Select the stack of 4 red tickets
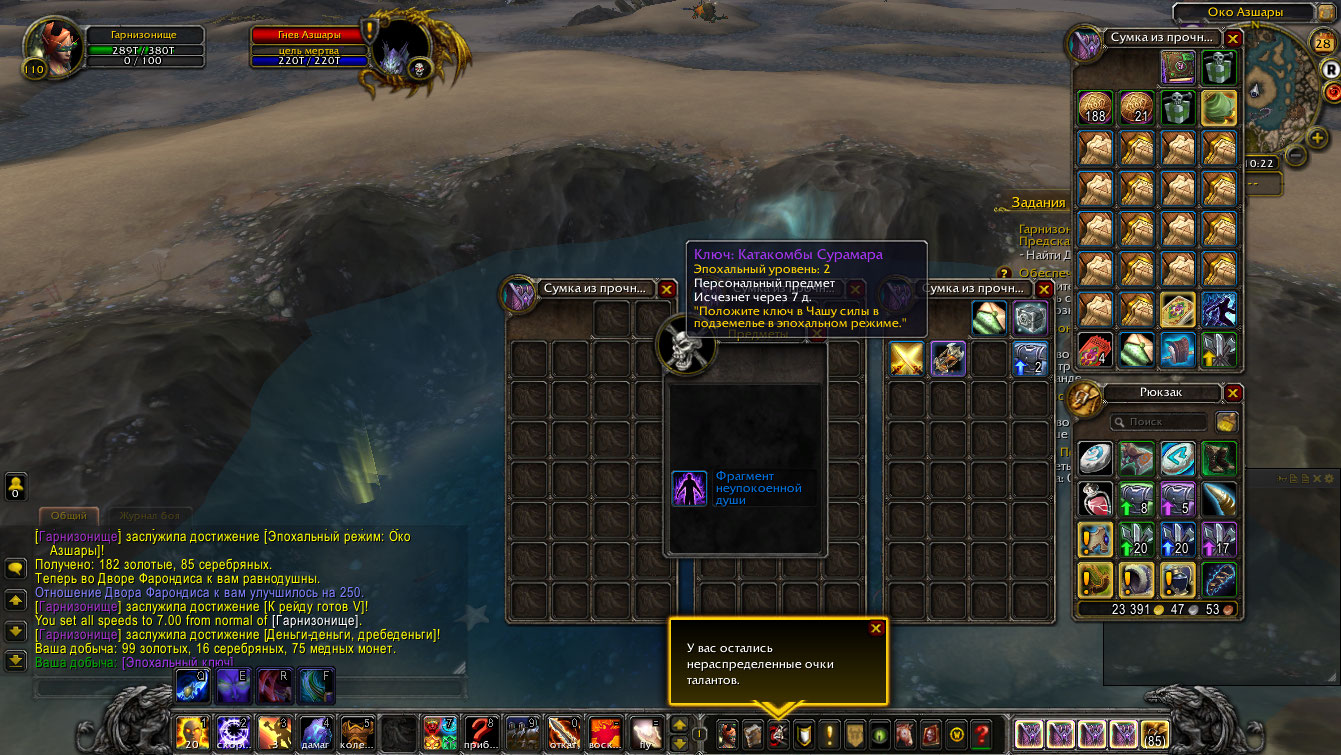1341x755 pixels. 1097,350
